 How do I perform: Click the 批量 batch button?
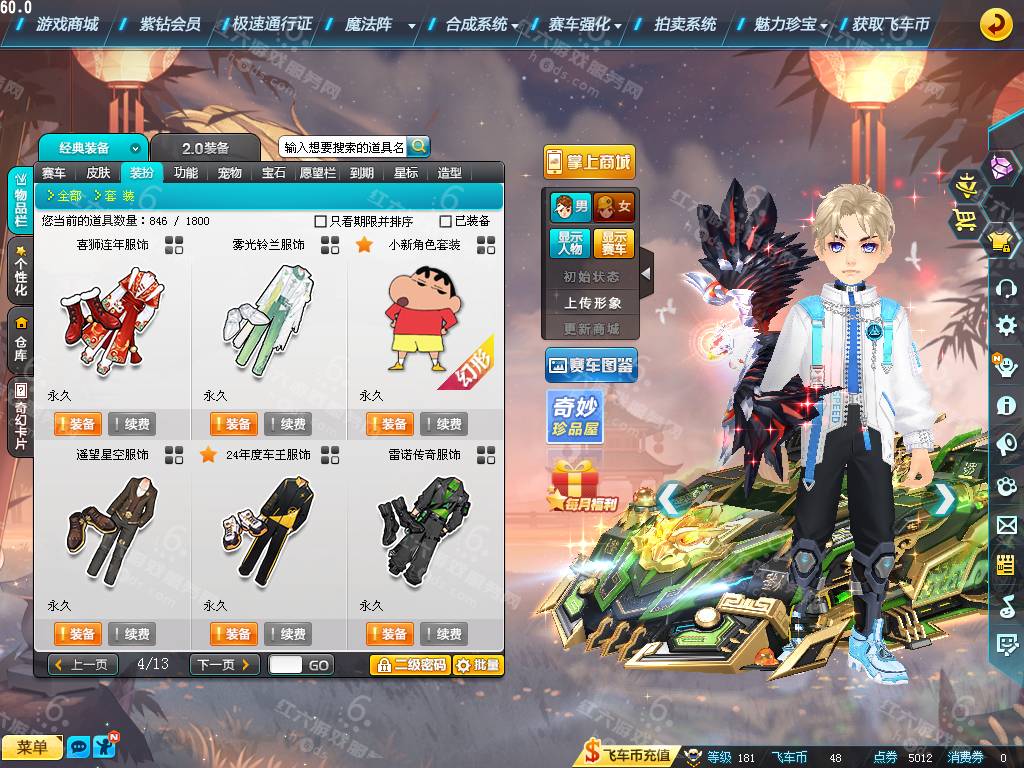click(x=478, y=665)
